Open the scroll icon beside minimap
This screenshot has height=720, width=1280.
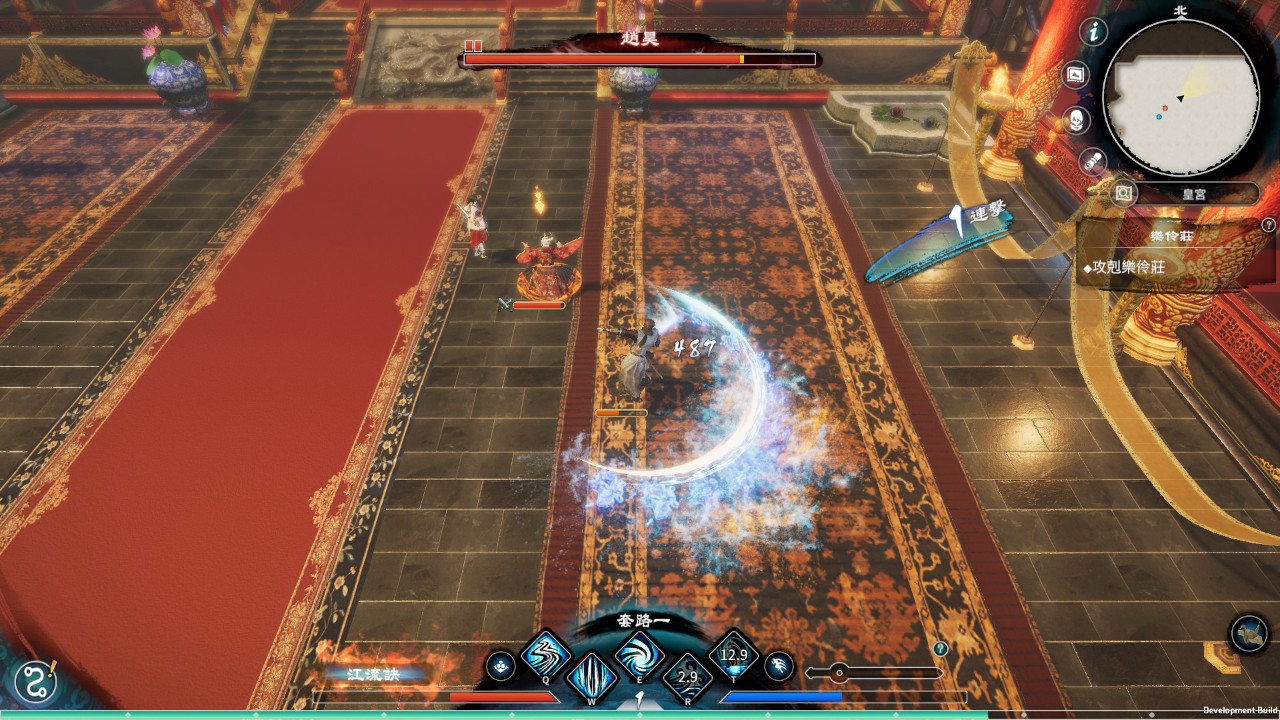point(1093,161)
